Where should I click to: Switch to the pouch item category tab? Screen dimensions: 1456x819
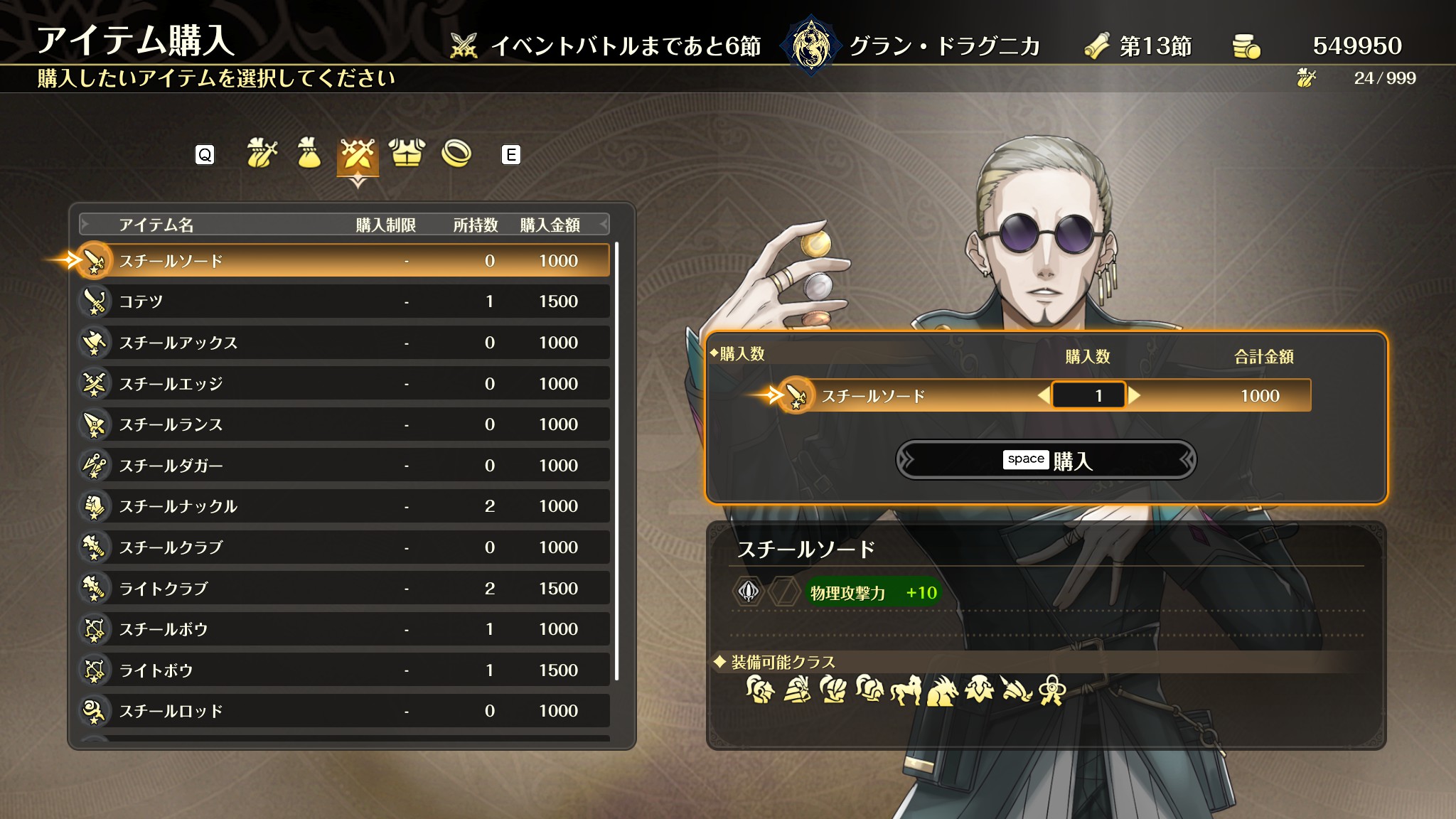(x=309, y=154)
